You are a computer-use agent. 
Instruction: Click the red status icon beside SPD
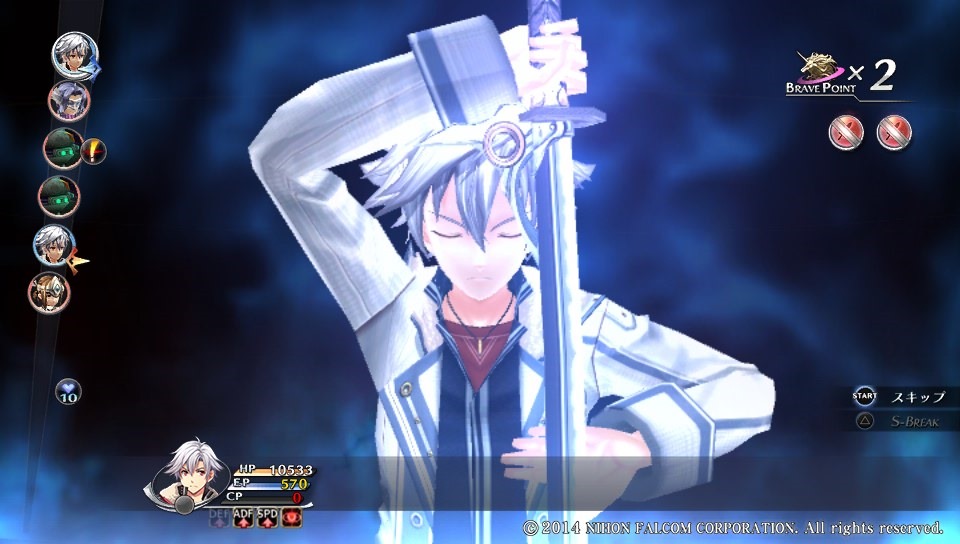click(x=292, y=516)
